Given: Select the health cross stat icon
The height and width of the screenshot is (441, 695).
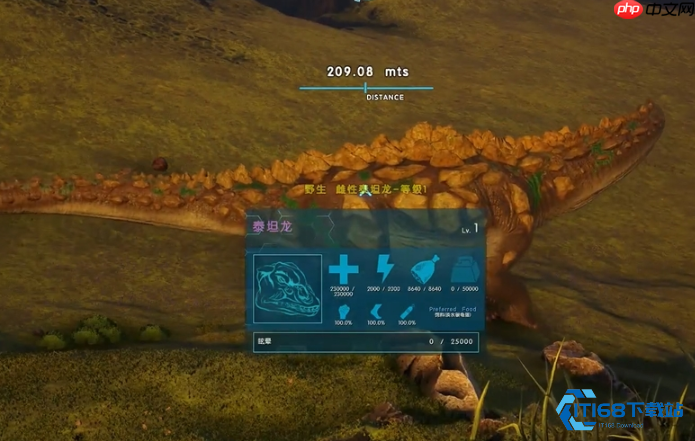Looking at the screenshot, I should (343, 269).
